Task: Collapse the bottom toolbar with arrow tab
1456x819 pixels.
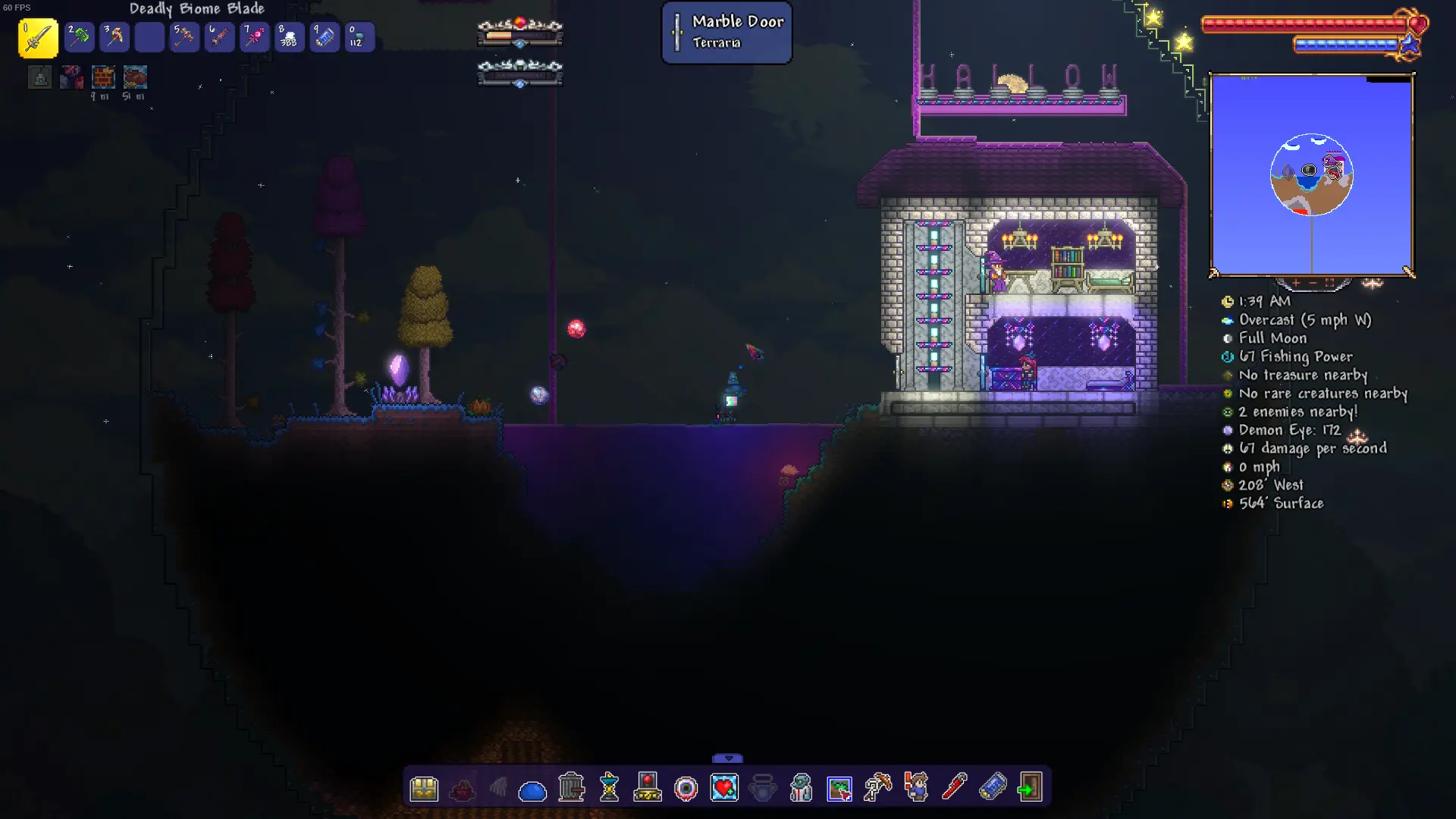Action: pyautogui.click(x=728, y=758)
